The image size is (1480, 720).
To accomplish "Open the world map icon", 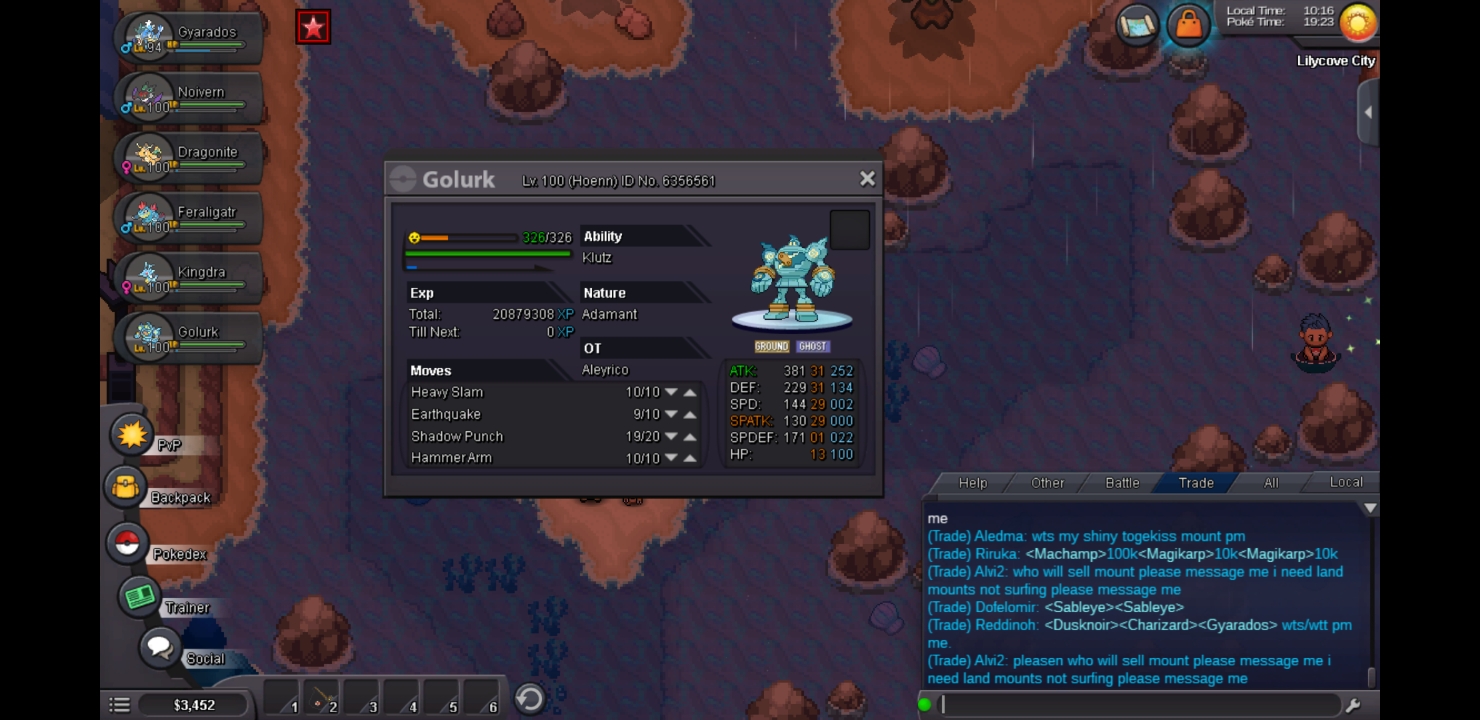I will (x=1137, y=25).
